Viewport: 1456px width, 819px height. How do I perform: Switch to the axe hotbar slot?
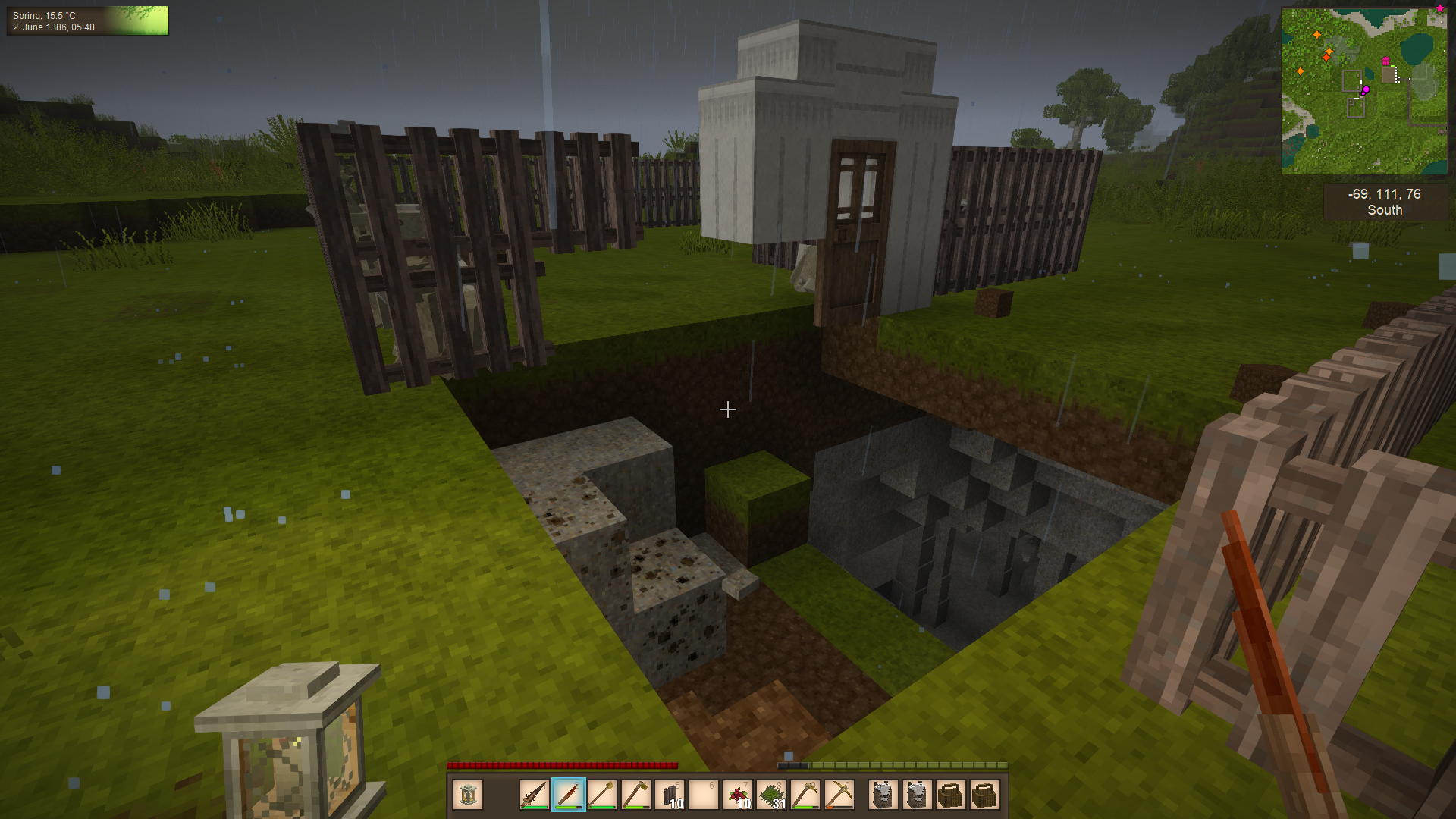coord(635,795)
